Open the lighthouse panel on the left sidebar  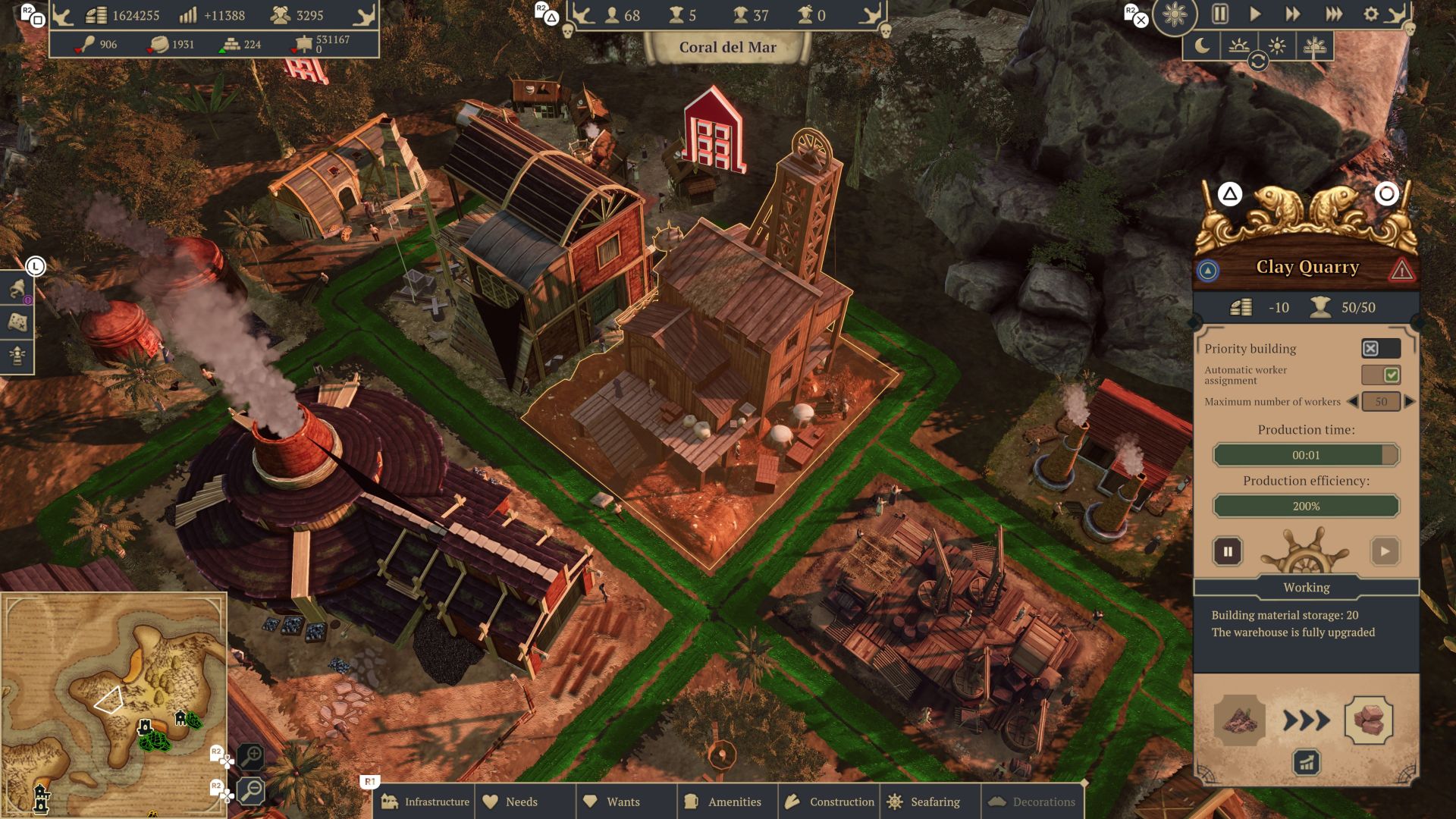tap(17, 356)
